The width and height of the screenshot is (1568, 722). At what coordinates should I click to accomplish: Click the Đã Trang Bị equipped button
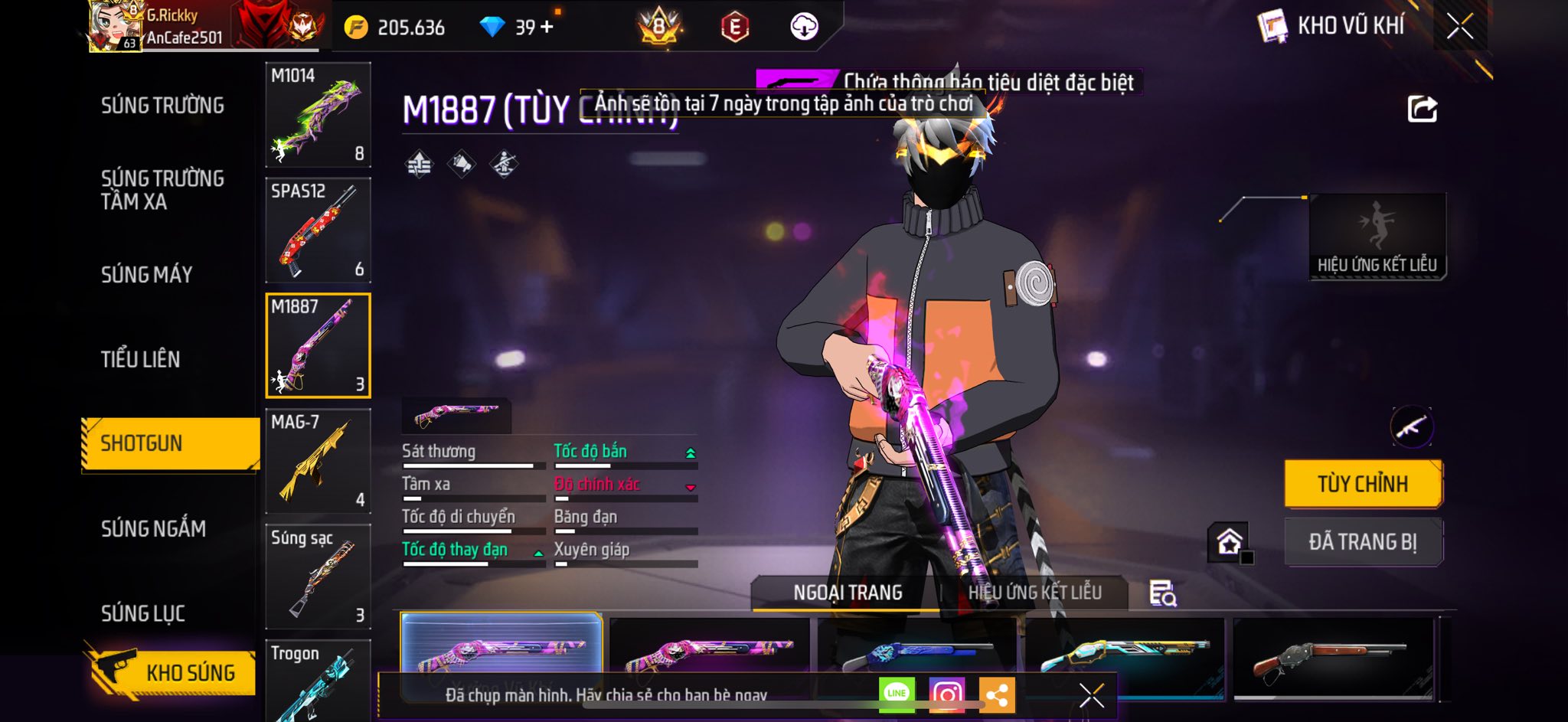point(1363,542)
